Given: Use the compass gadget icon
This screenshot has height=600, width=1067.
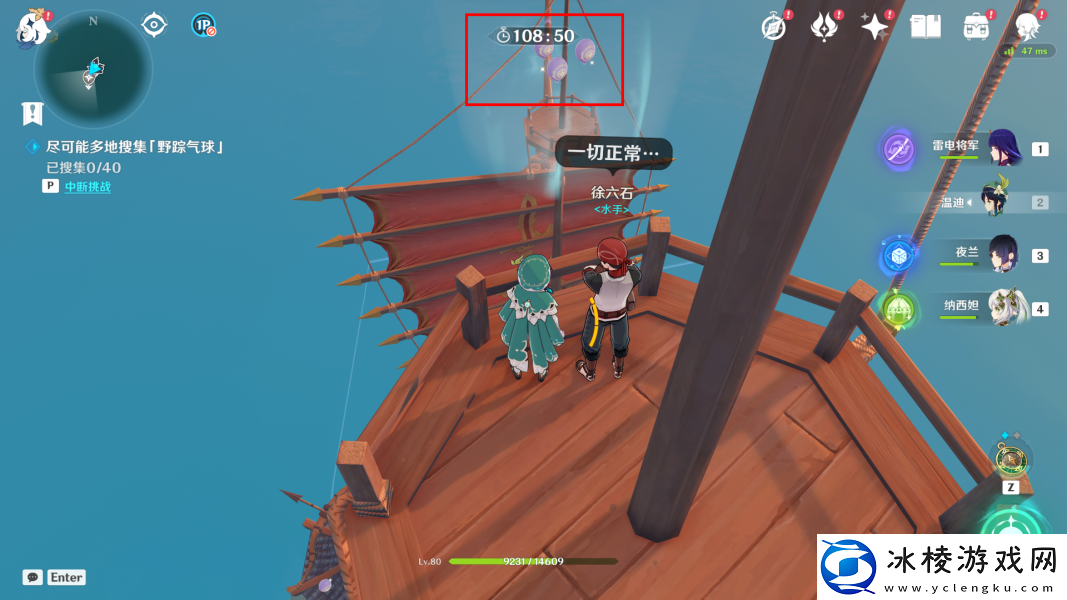Looking at the screenshot, I should (1011, 459).
